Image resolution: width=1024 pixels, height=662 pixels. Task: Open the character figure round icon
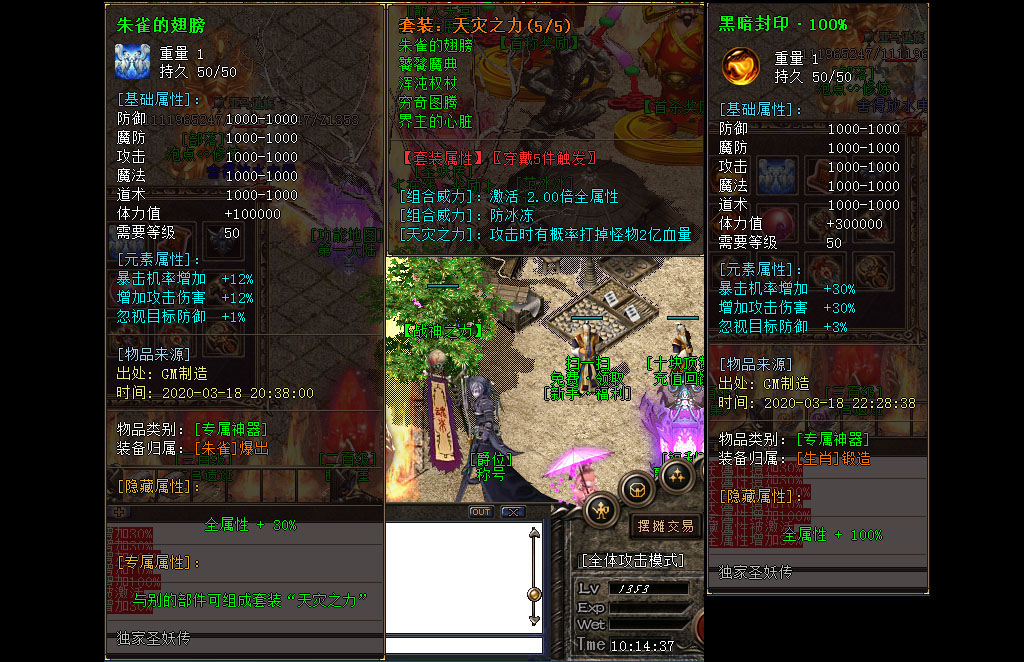click(x=601, y=510)
